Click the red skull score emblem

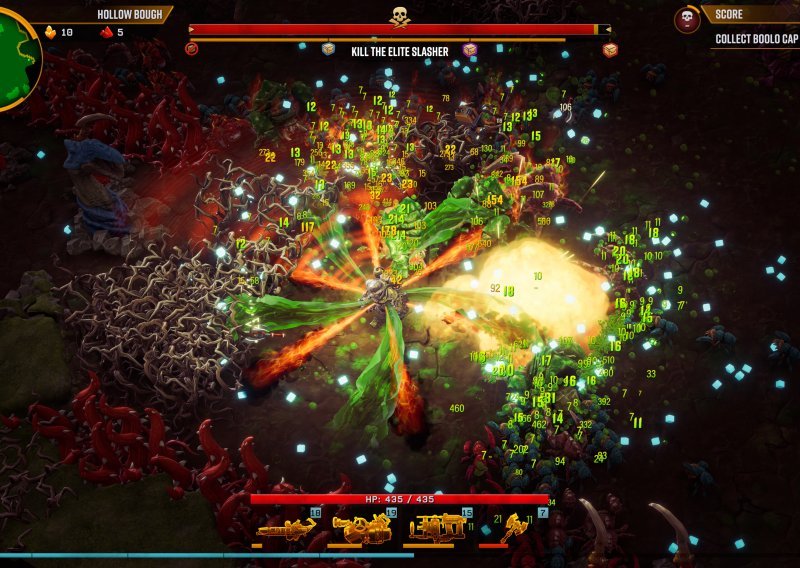click(686, 19)
